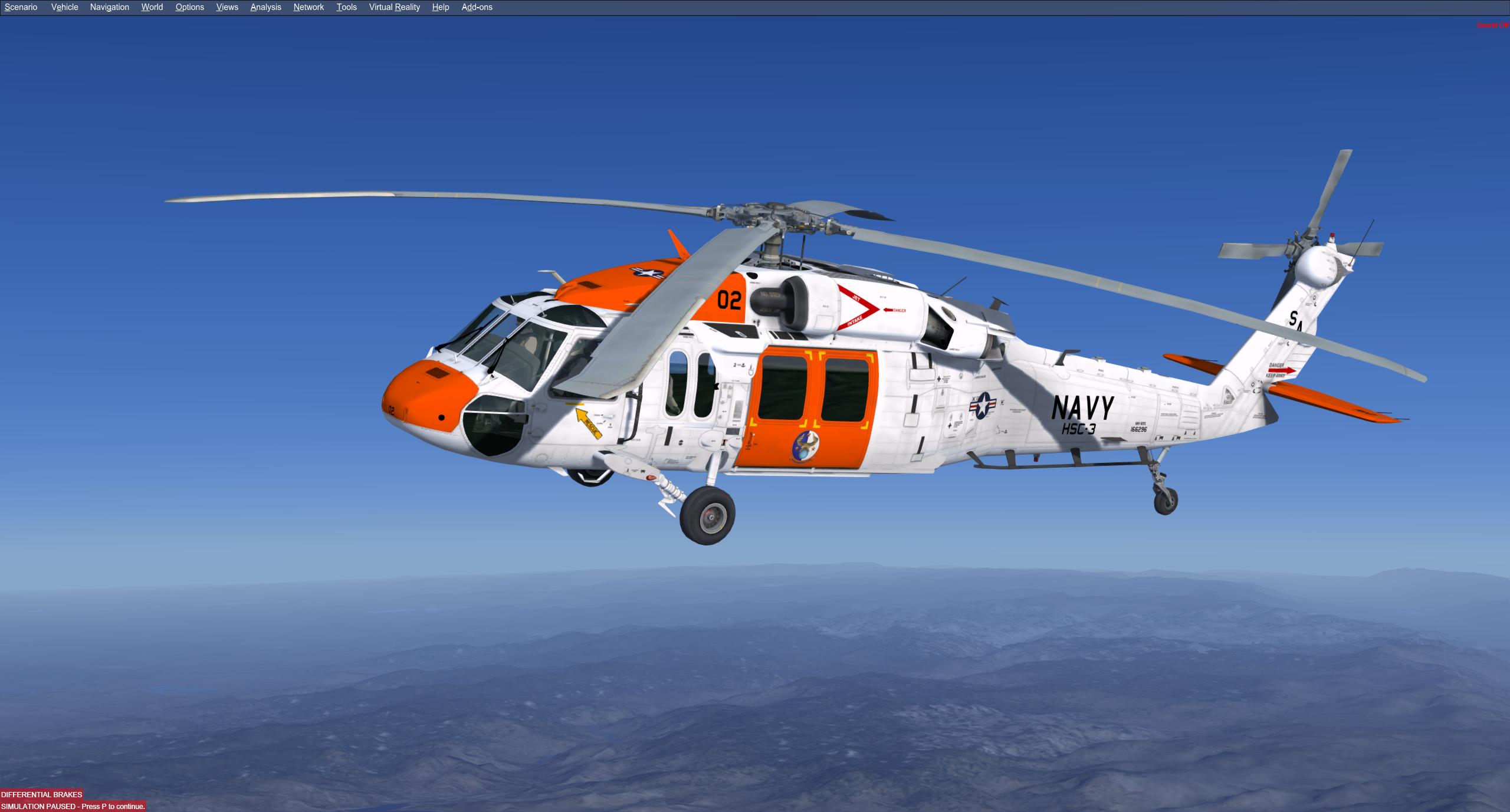Open the Scenario menu
The width and height of the screenshot is (1510, 812).
[x=21, y=7]
